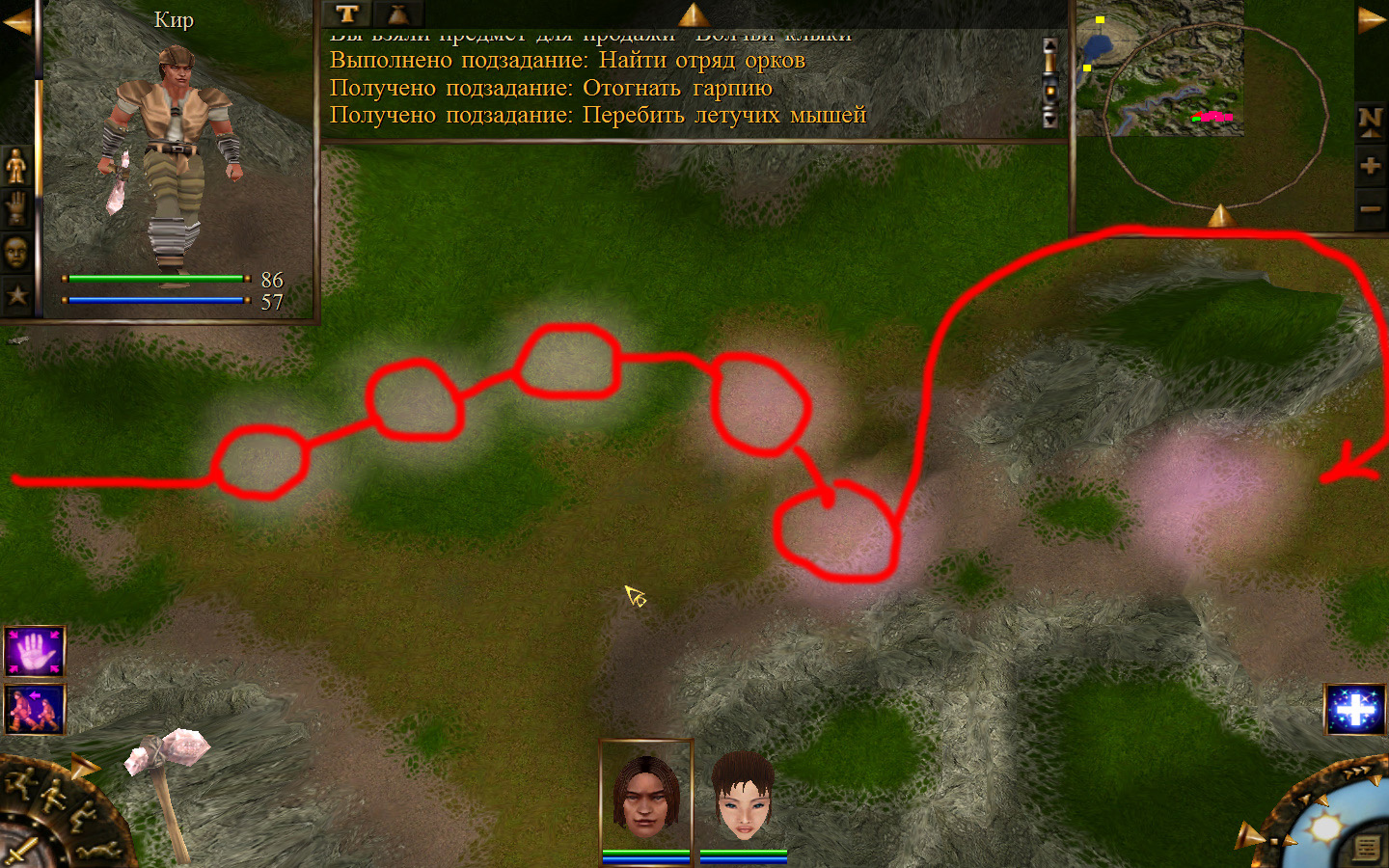Orient the minimap north with N button
This screenshot has height=868, width=1389.
coord(1370,121)
